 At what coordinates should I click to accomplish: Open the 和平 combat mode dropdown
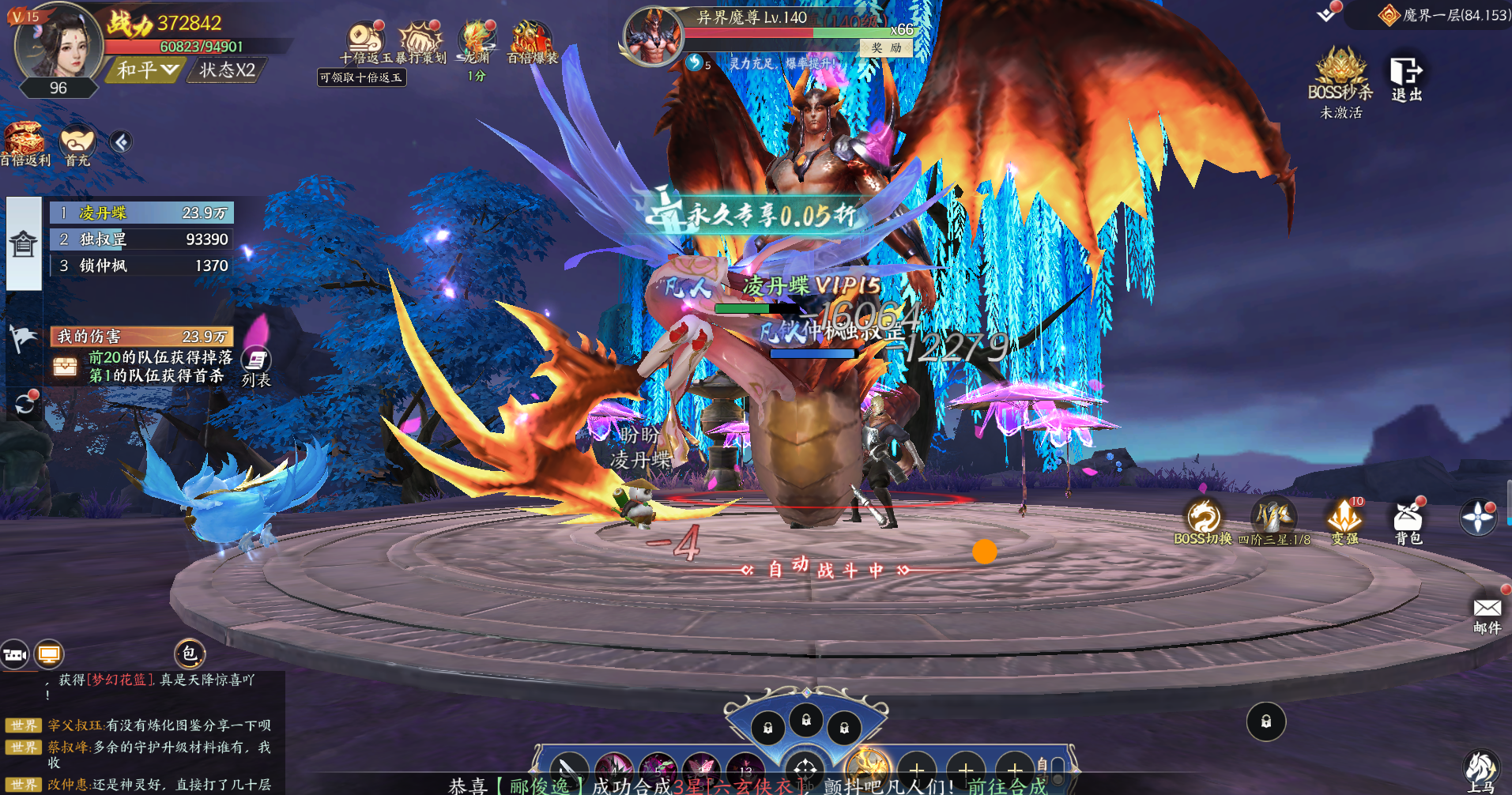click(x=147, y=70)
